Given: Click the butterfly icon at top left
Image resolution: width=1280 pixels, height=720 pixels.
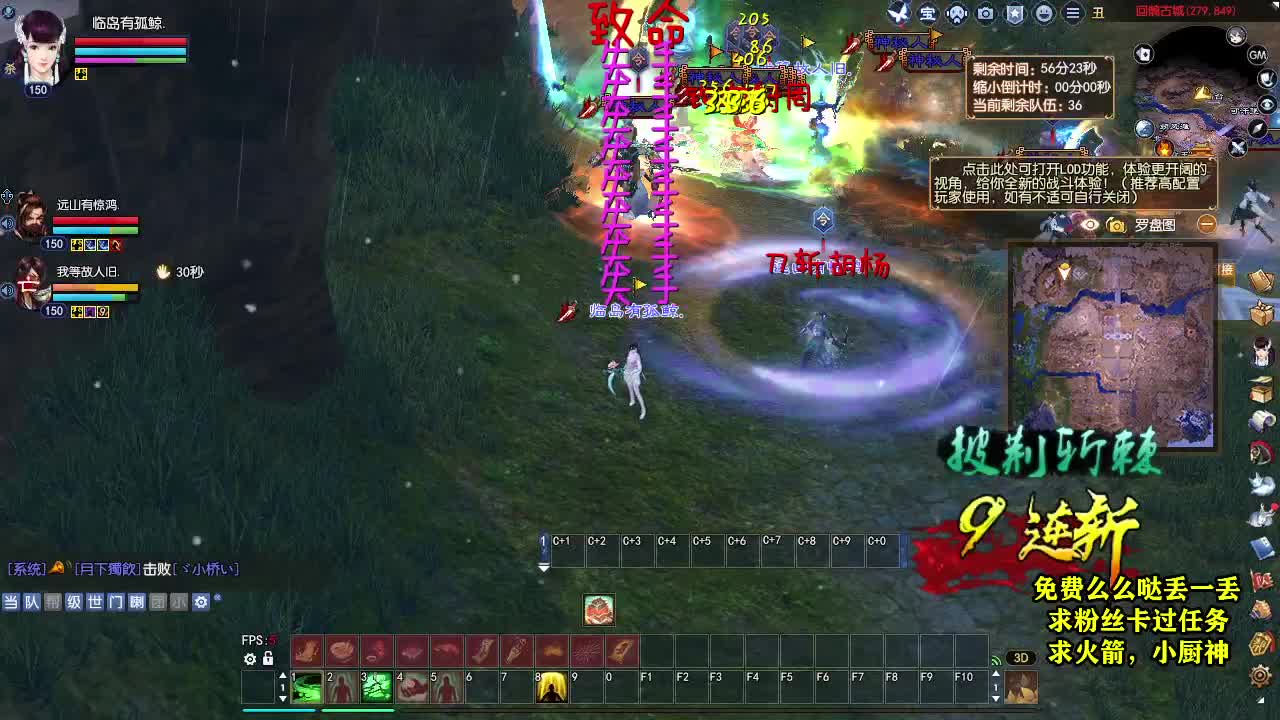Looking at the screenshot, I should pos(898,14).
